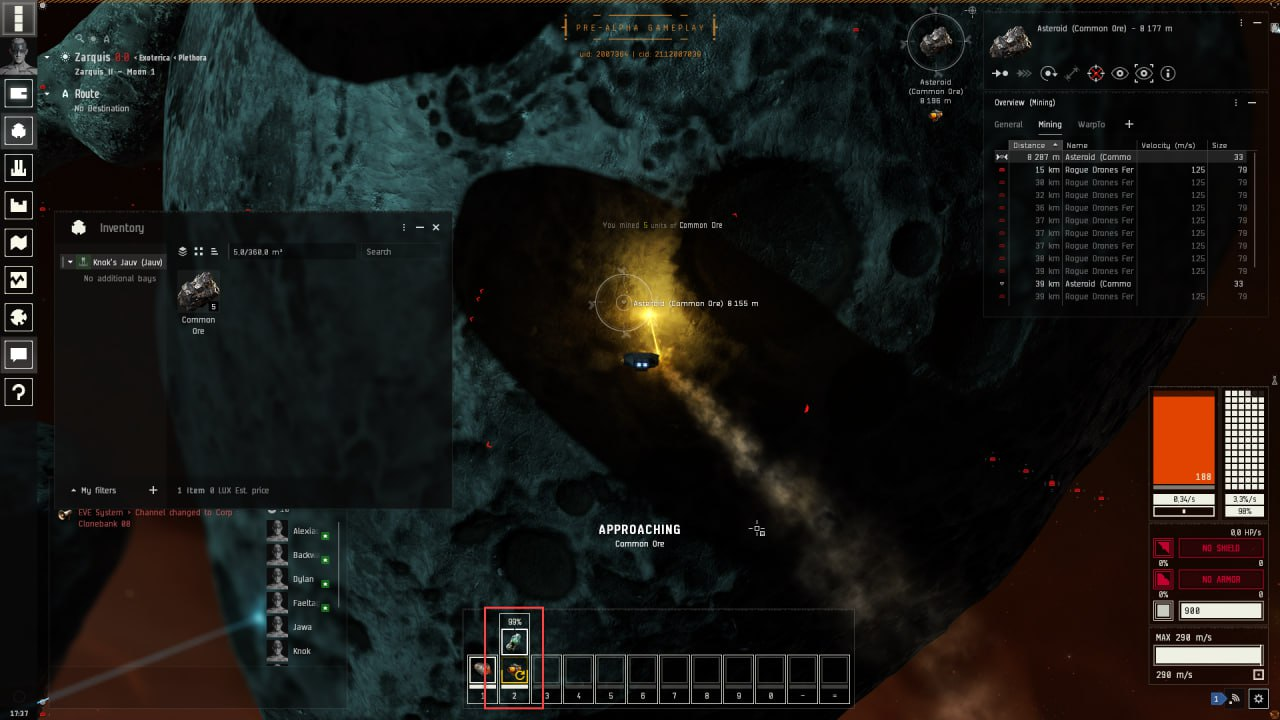
Task: Select the 15 km Rogue Drones row
Action: click(x=1098, y=170)
